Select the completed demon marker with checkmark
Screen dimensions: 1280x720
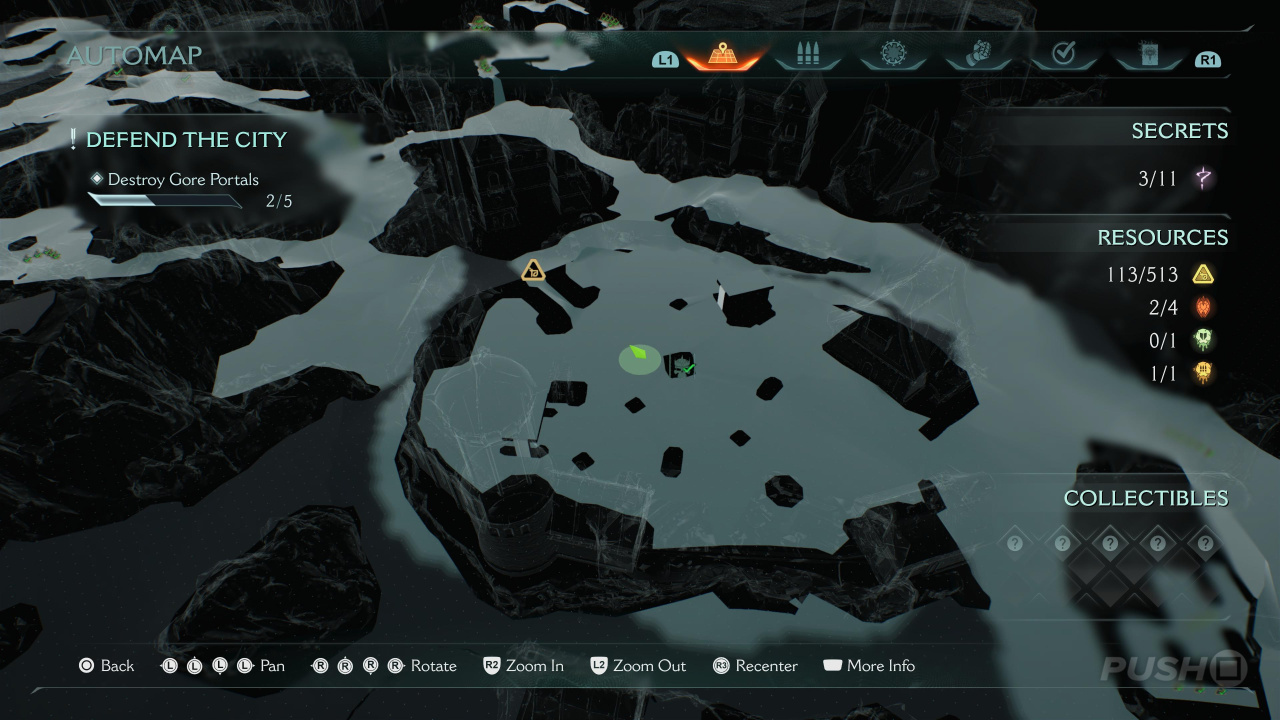(683, 367)
